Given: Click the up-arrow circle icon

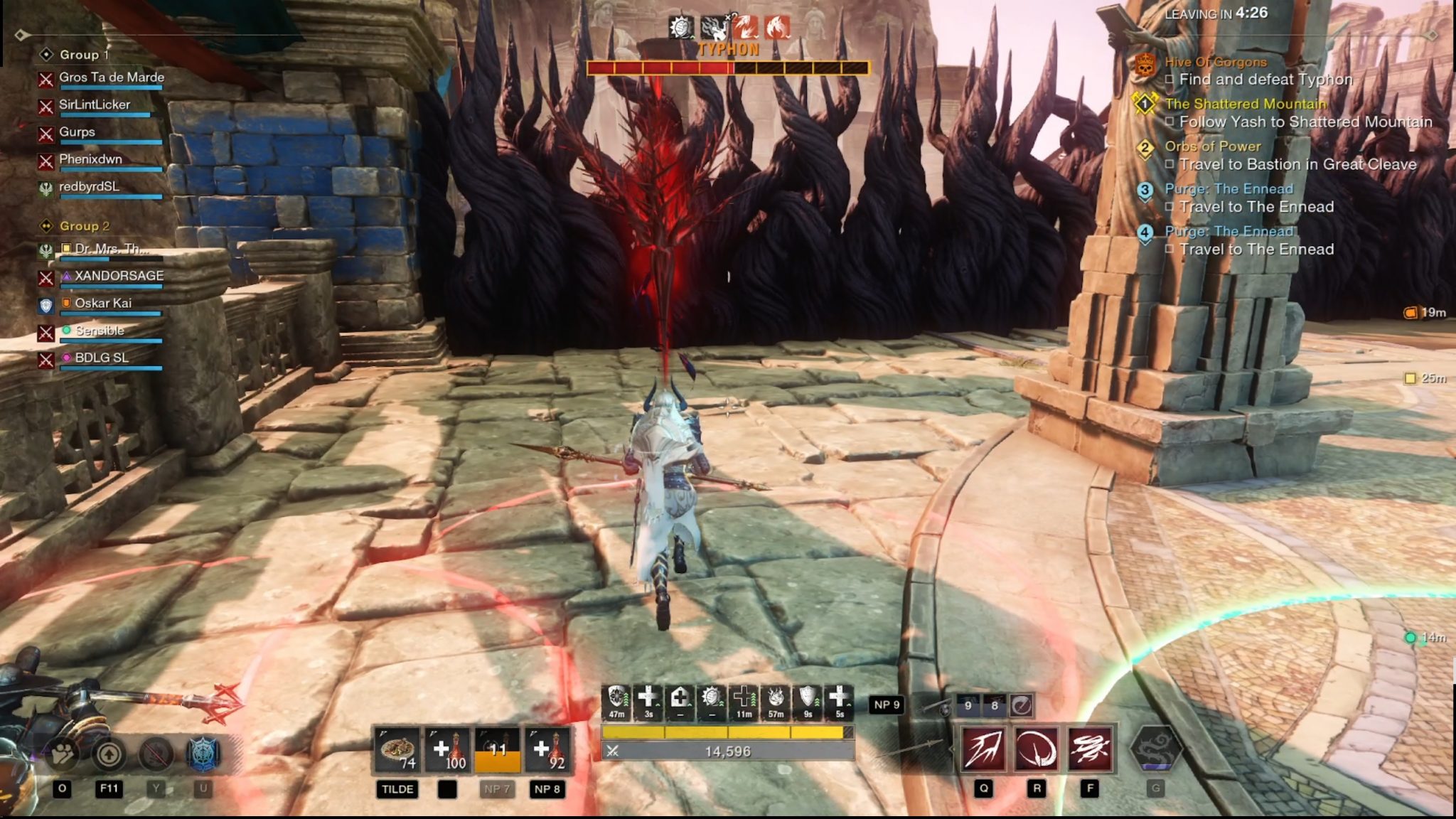Looking at the screenshot, I should pos(109,754).
